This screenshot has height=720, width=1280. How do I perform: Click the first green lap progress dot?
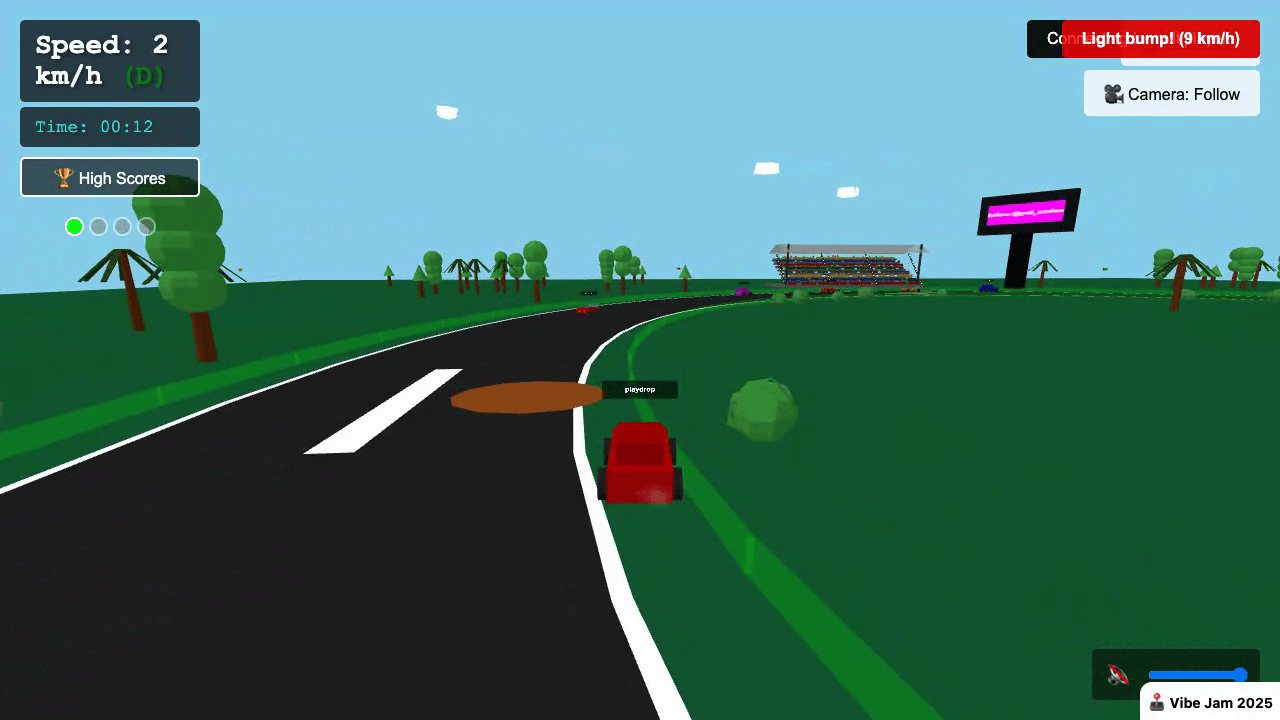coord(74,226)
